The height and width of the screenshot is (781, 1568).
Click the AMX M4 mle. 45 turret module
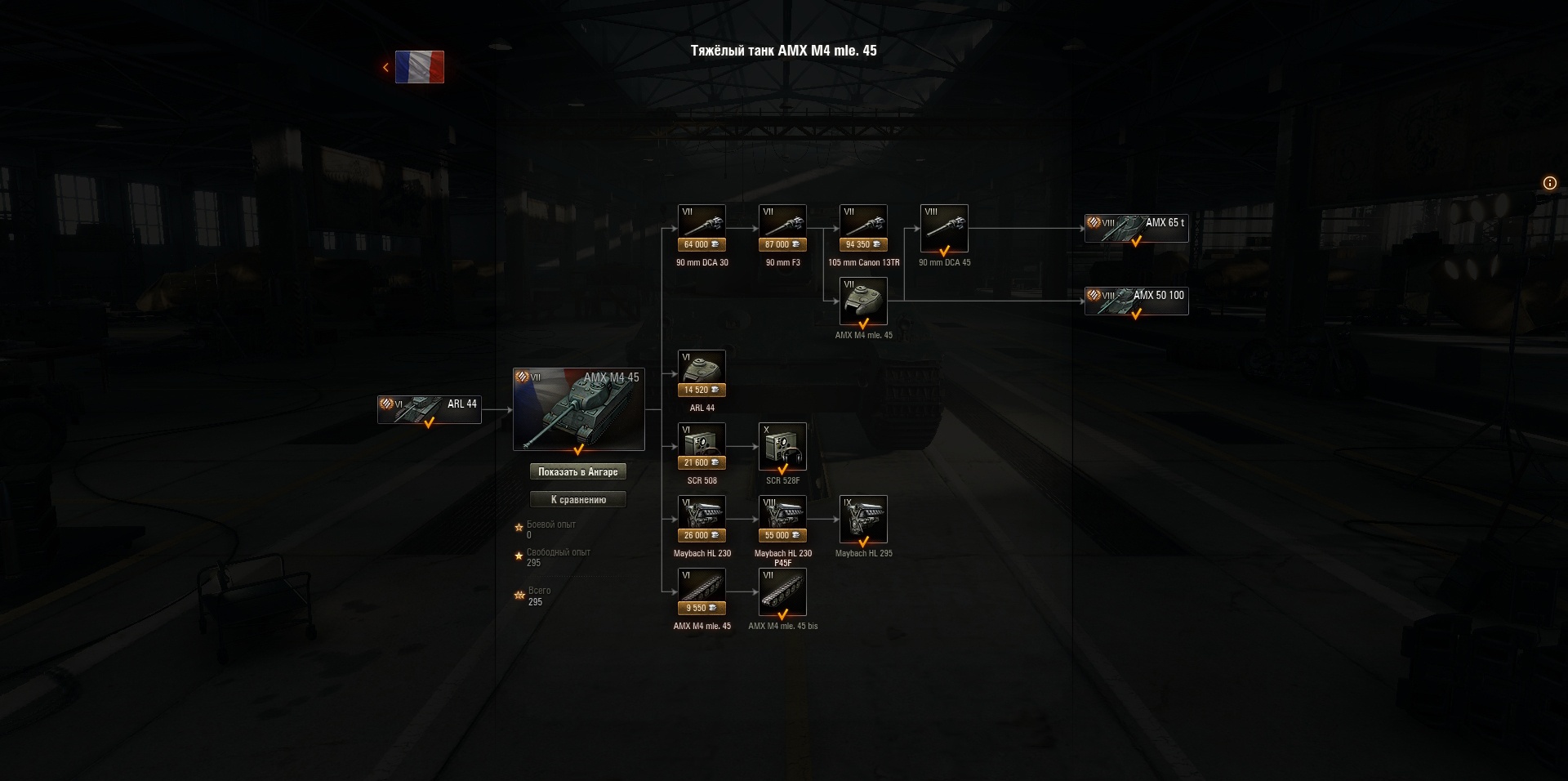[x=863, y=301]
